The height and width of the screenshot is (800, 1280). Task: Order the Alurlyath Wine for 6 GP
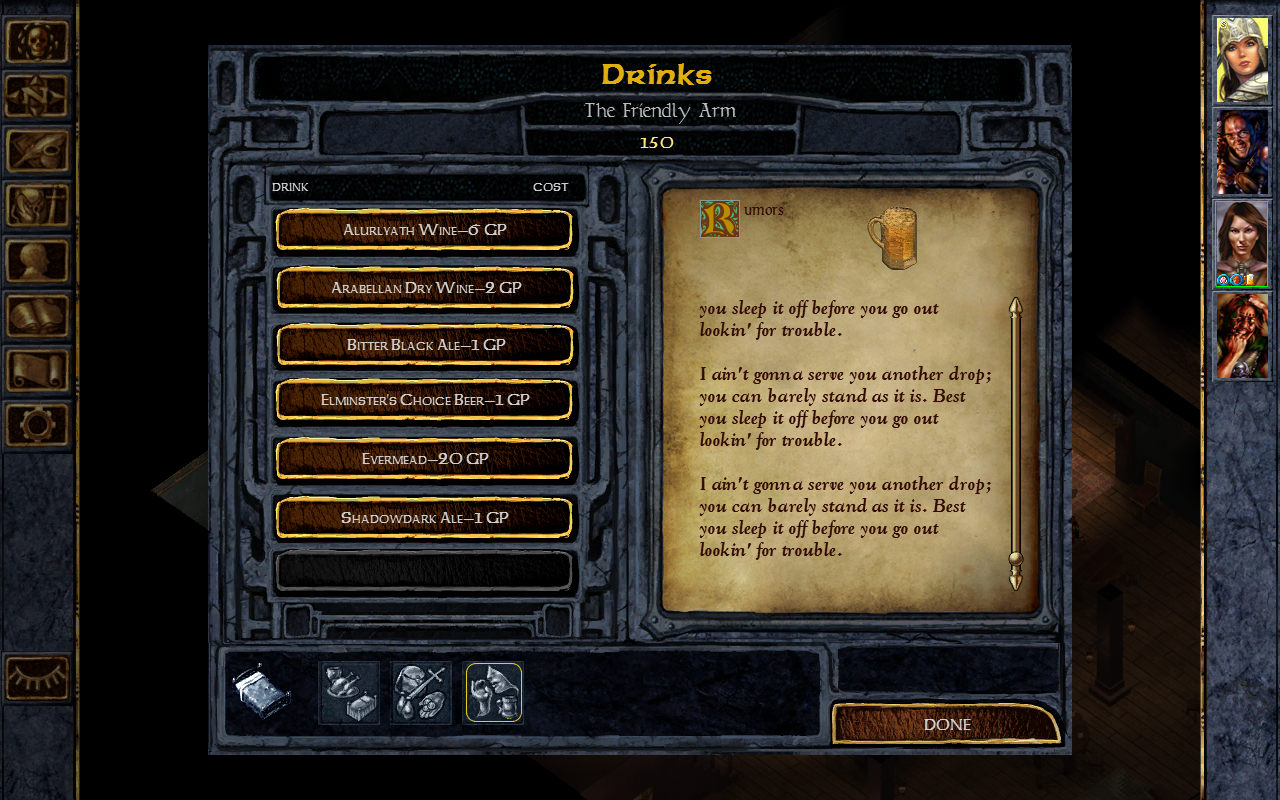(424, 230)
